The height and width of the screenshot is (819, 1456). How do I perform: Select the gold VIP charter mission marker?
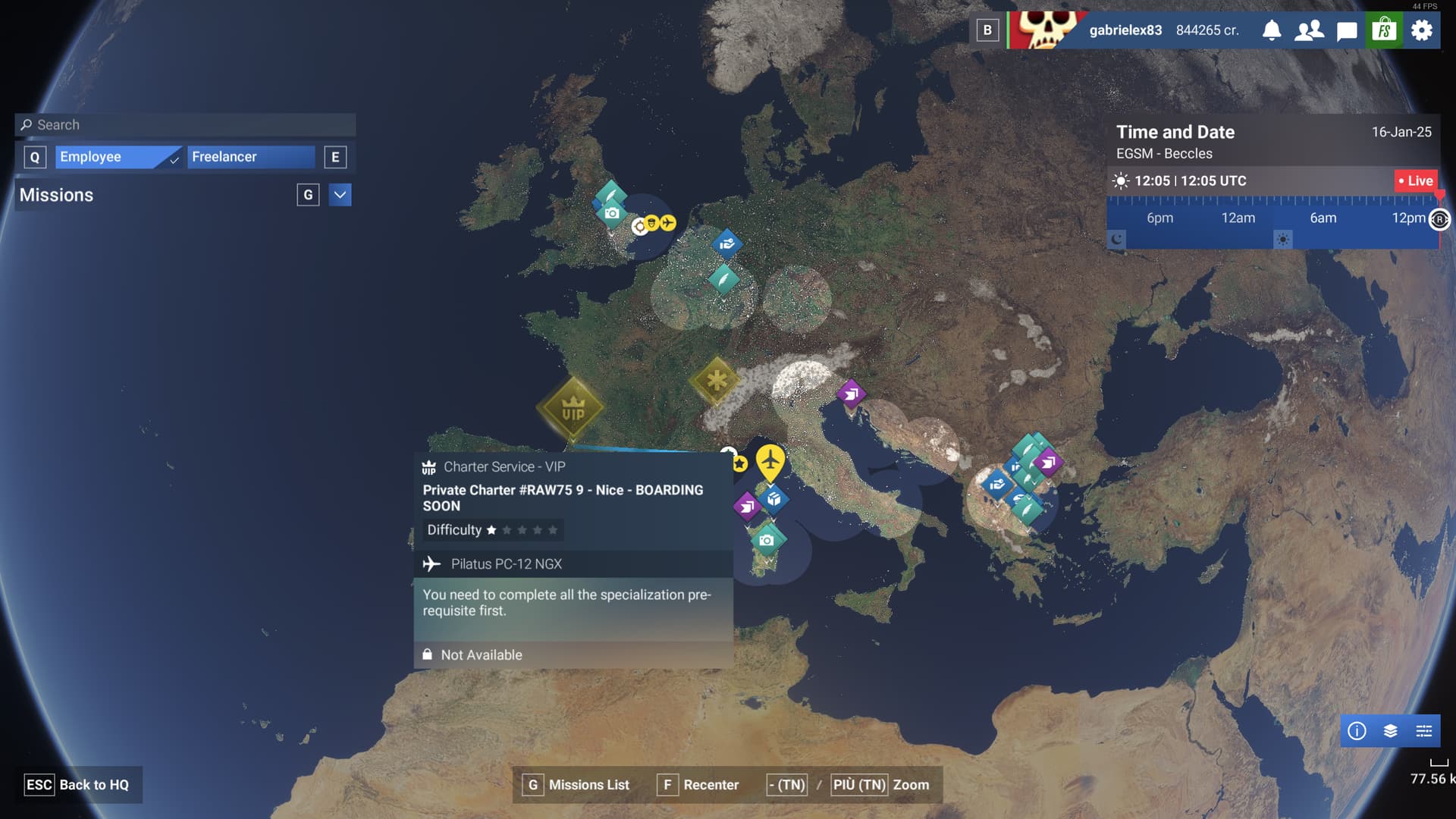(x=573, y=409)
